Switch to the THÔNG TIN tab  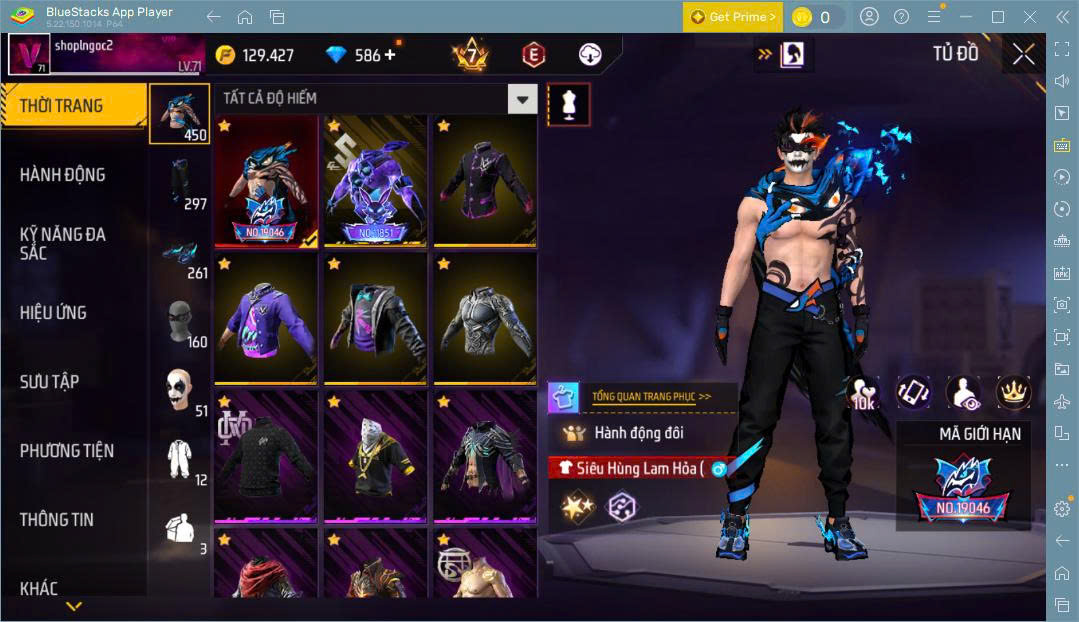[x=57, y=520]
